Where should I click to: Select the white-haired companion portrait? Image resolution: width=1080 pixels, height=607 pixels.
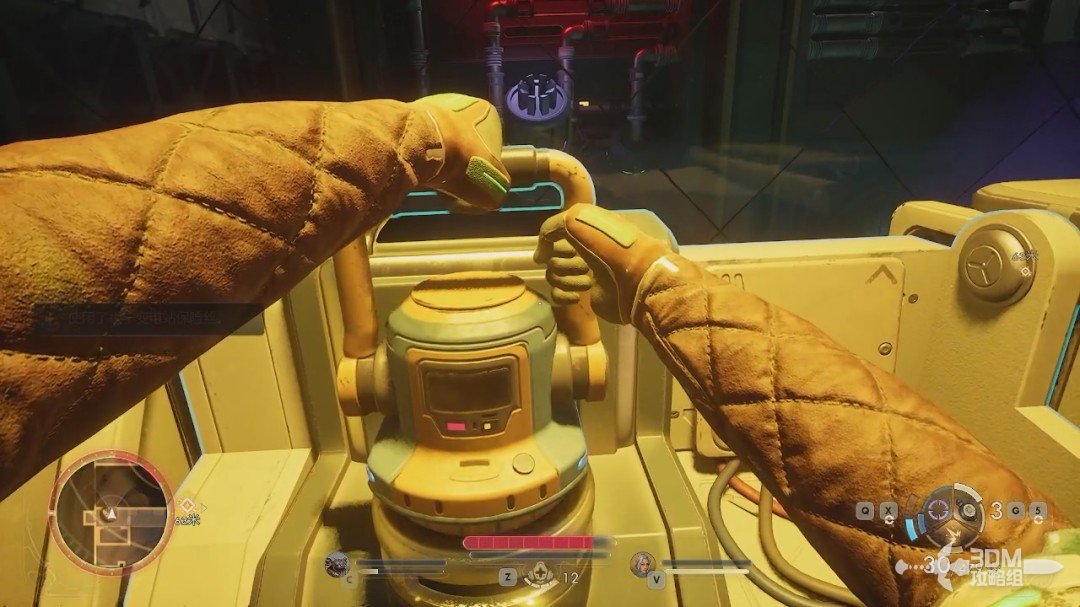(x=641, y=565)
